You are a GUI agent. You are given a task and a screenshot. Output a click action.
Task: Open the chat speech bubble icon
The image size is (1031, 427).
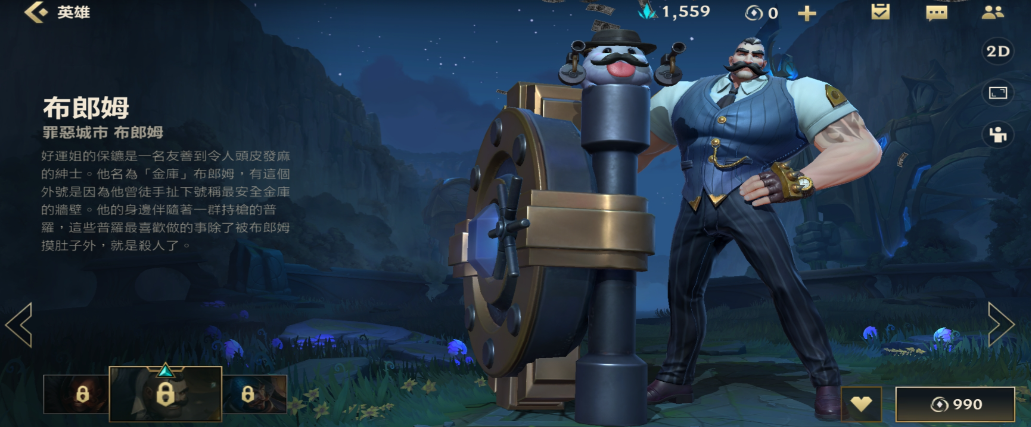(936, 12)
